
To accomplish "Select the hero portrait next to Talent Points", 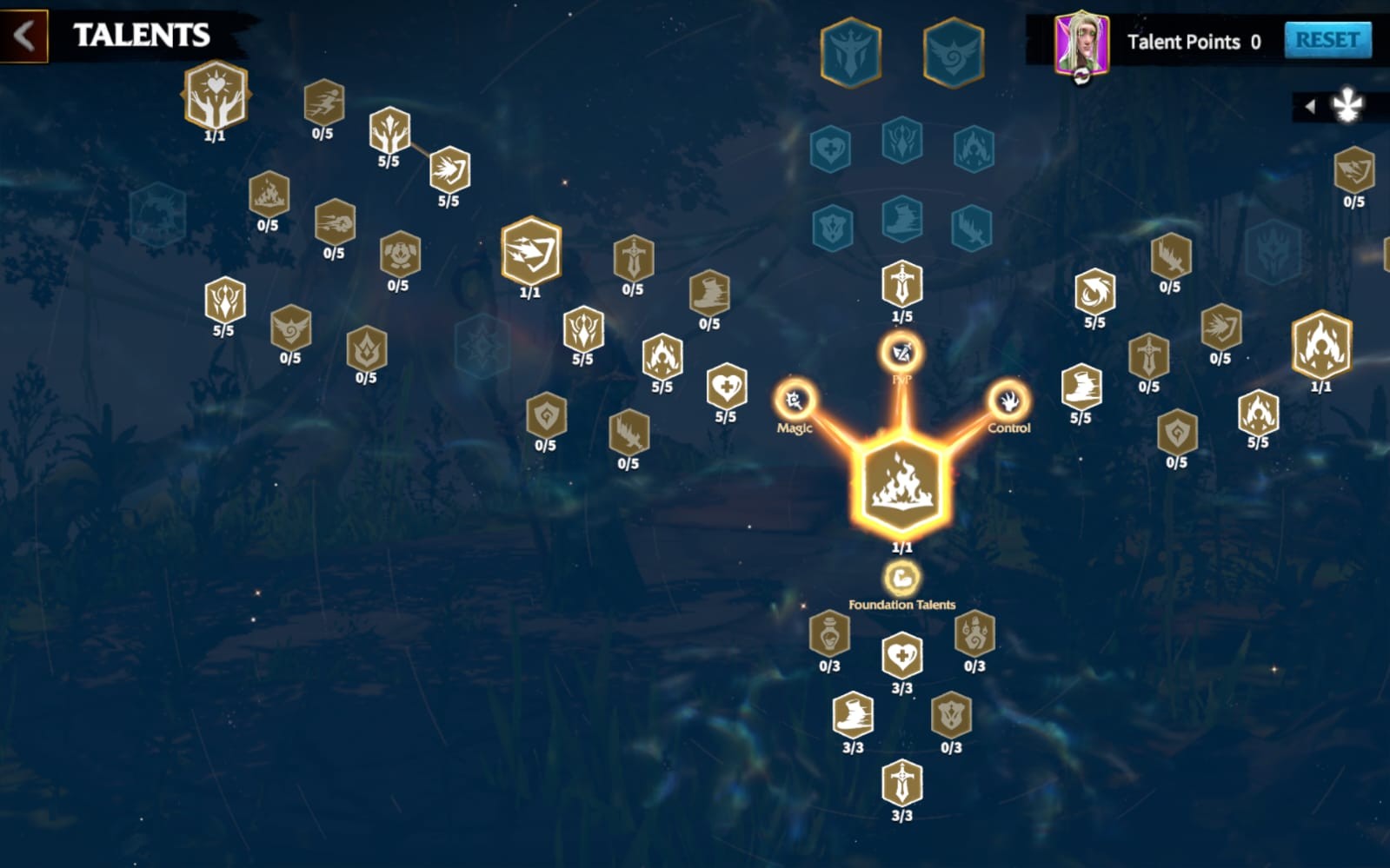I will tap(1081, 42).
